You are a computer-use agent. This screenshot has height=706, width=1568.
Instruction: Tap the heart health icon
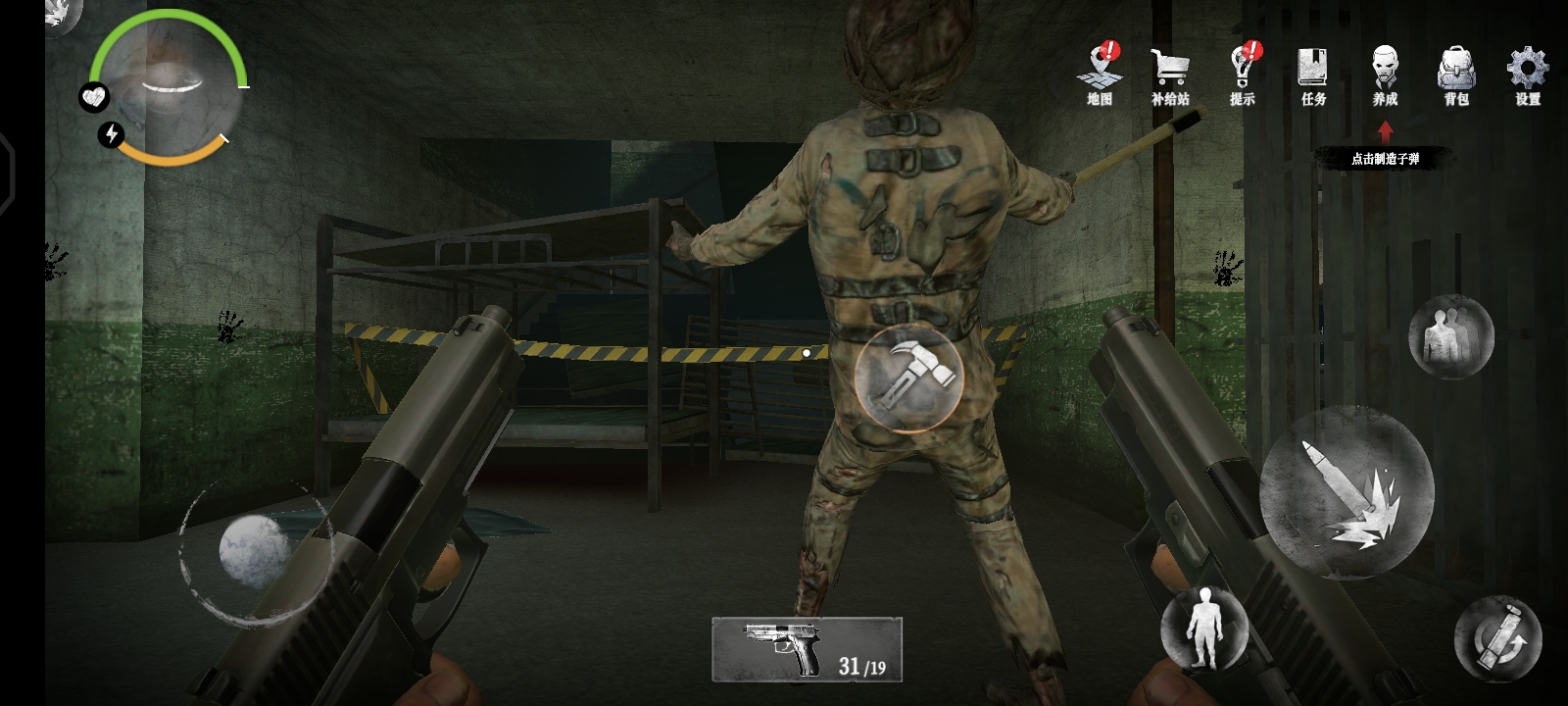(94, 97)
